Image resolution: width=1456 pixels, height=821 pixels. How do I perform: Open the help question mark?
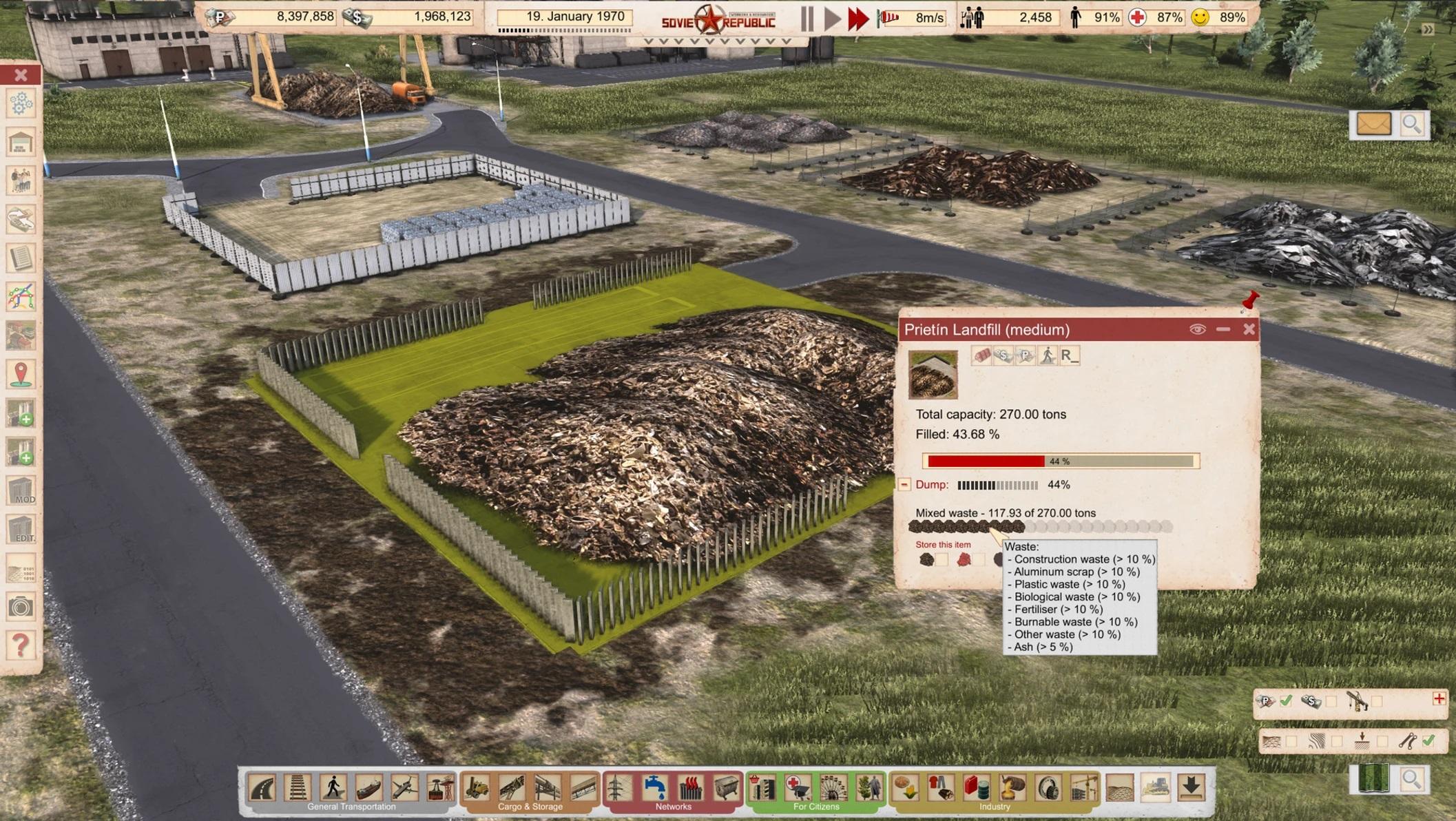(21, 645)
